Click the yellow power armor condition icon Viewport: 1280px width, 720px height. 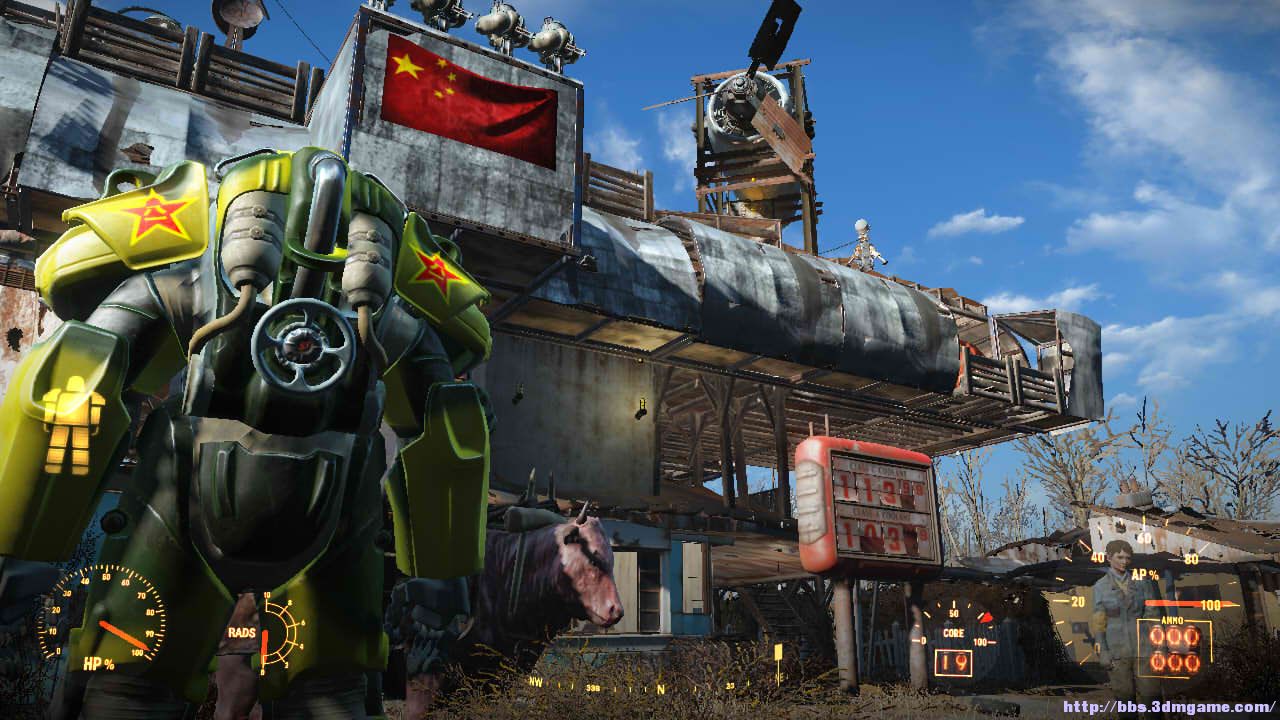73,424
